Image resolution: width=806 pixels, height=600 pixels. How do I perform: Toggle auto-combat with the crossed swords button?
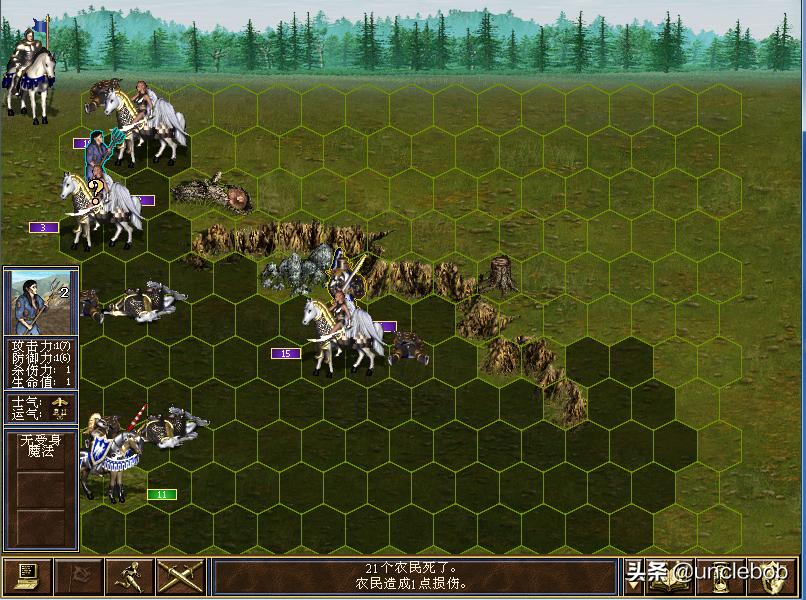[181, 577]
